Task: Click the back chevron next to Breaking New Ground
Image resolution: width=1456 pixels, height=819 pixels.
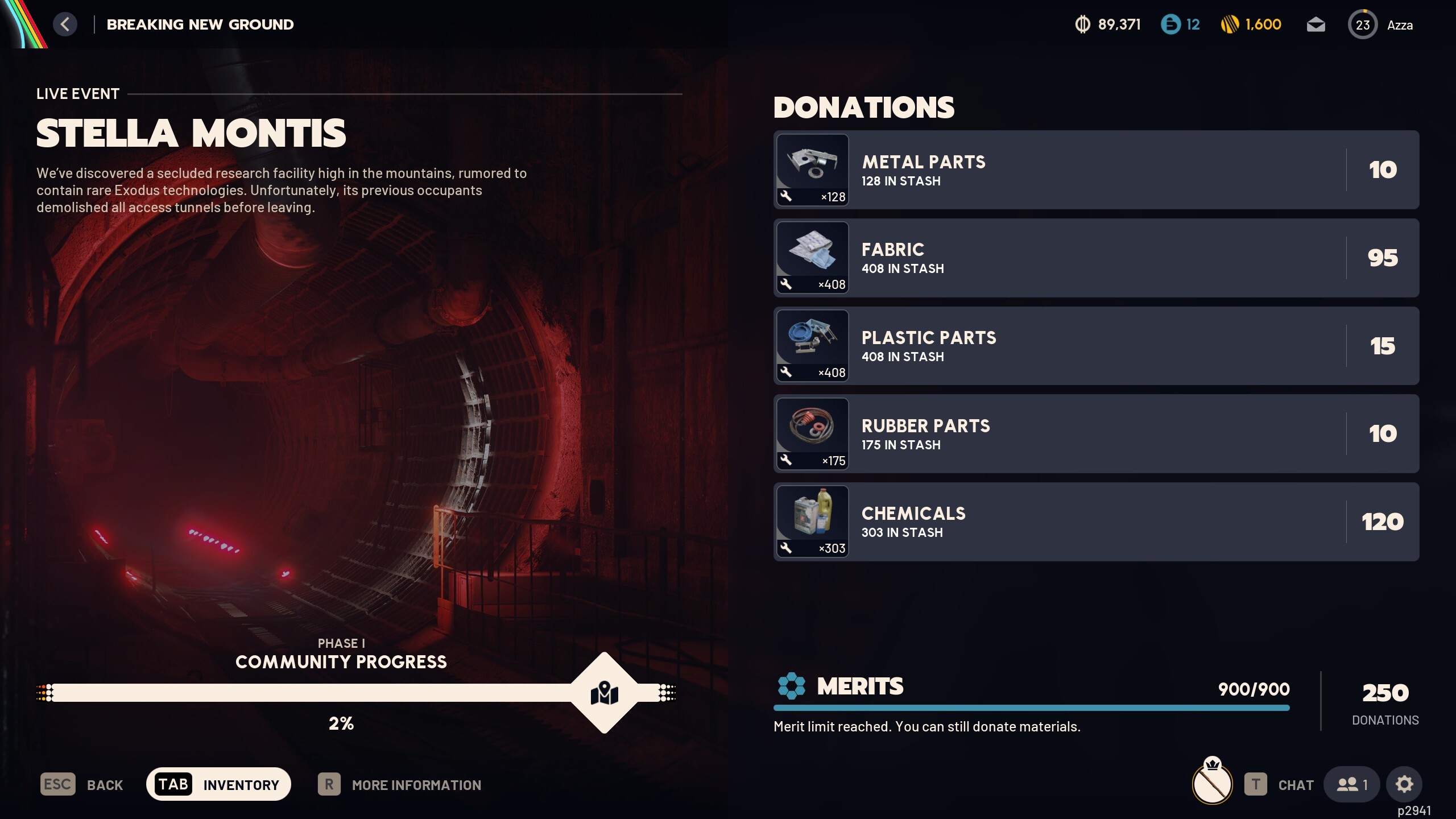Action: pyautogui.click(x=65, y=24)
